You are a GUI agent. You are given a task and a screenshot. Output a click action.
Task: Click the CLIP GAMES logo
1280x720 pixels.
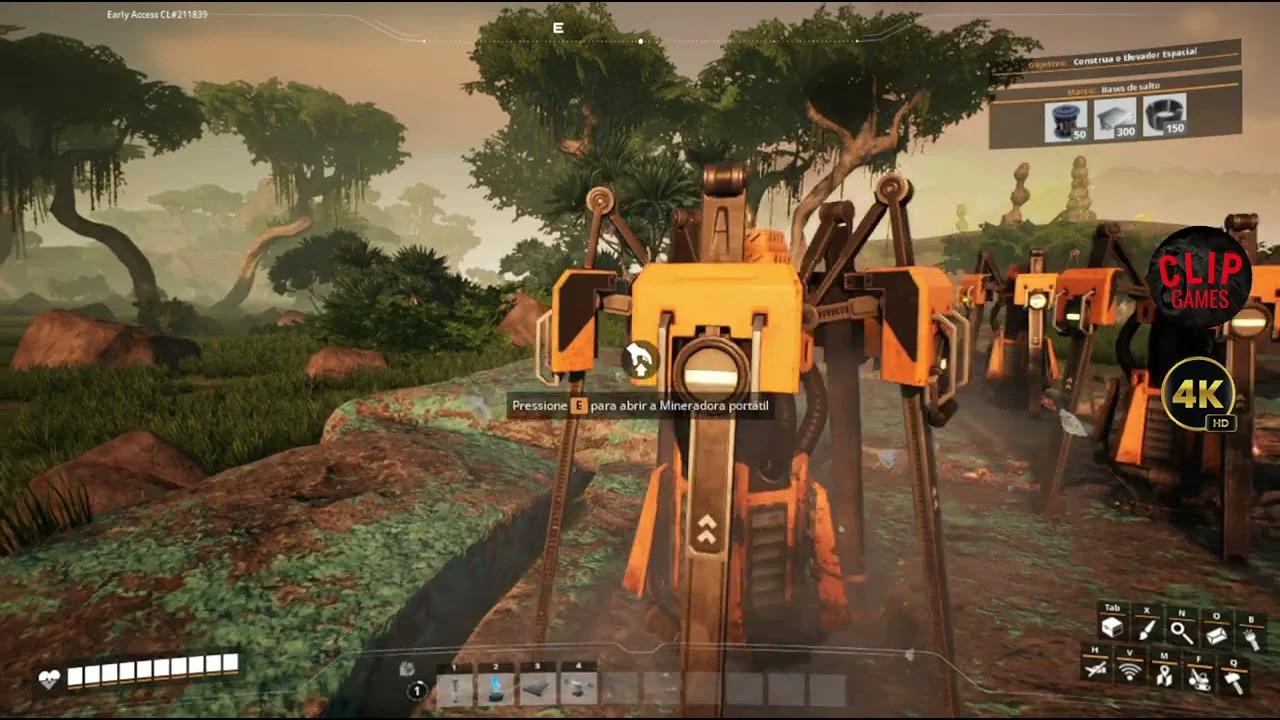click(x=1201, y=278)
